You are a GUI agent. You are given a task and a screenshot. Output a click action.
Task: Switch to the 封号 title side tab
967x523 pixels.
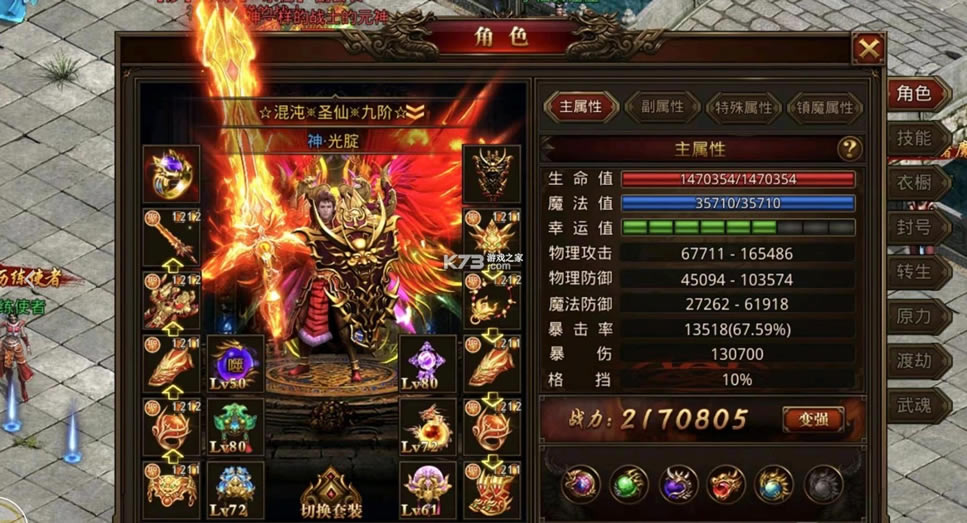click(x=915, y=227)
